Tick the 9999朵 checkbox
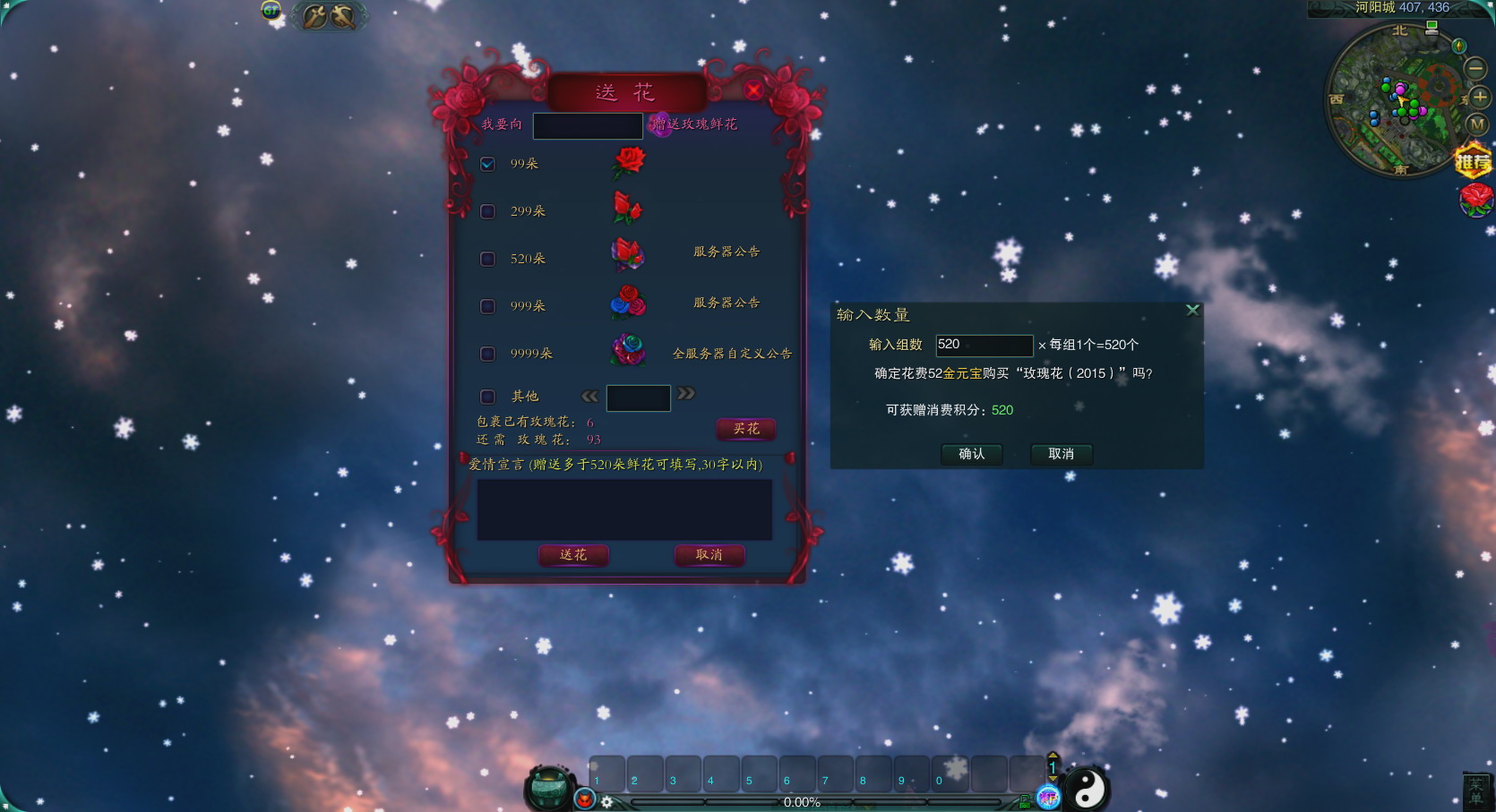This screenshot has height=812, width=1496. pos(487,354)
